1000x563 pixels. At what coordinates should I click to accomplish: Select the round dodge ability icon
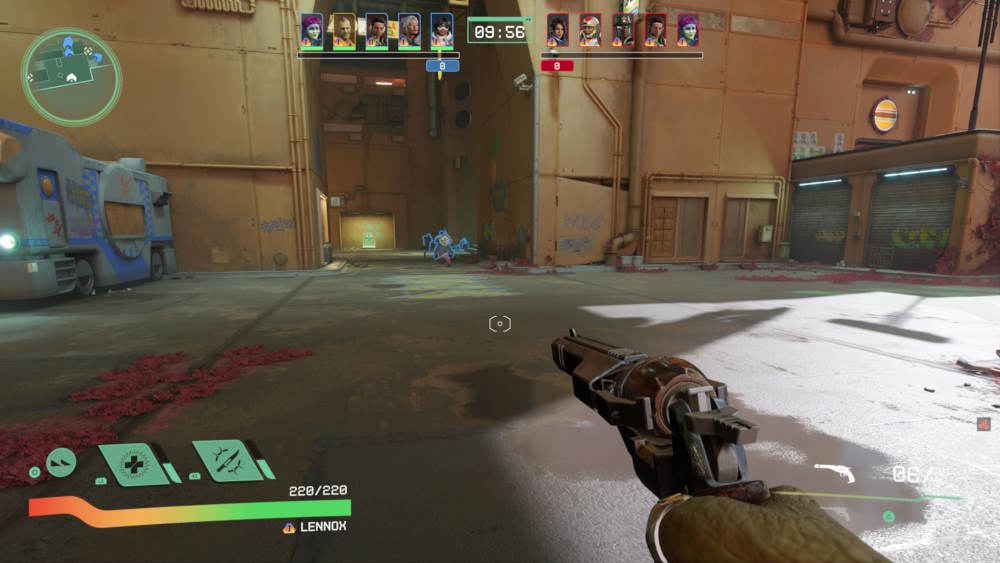click(x=61, y=461)
